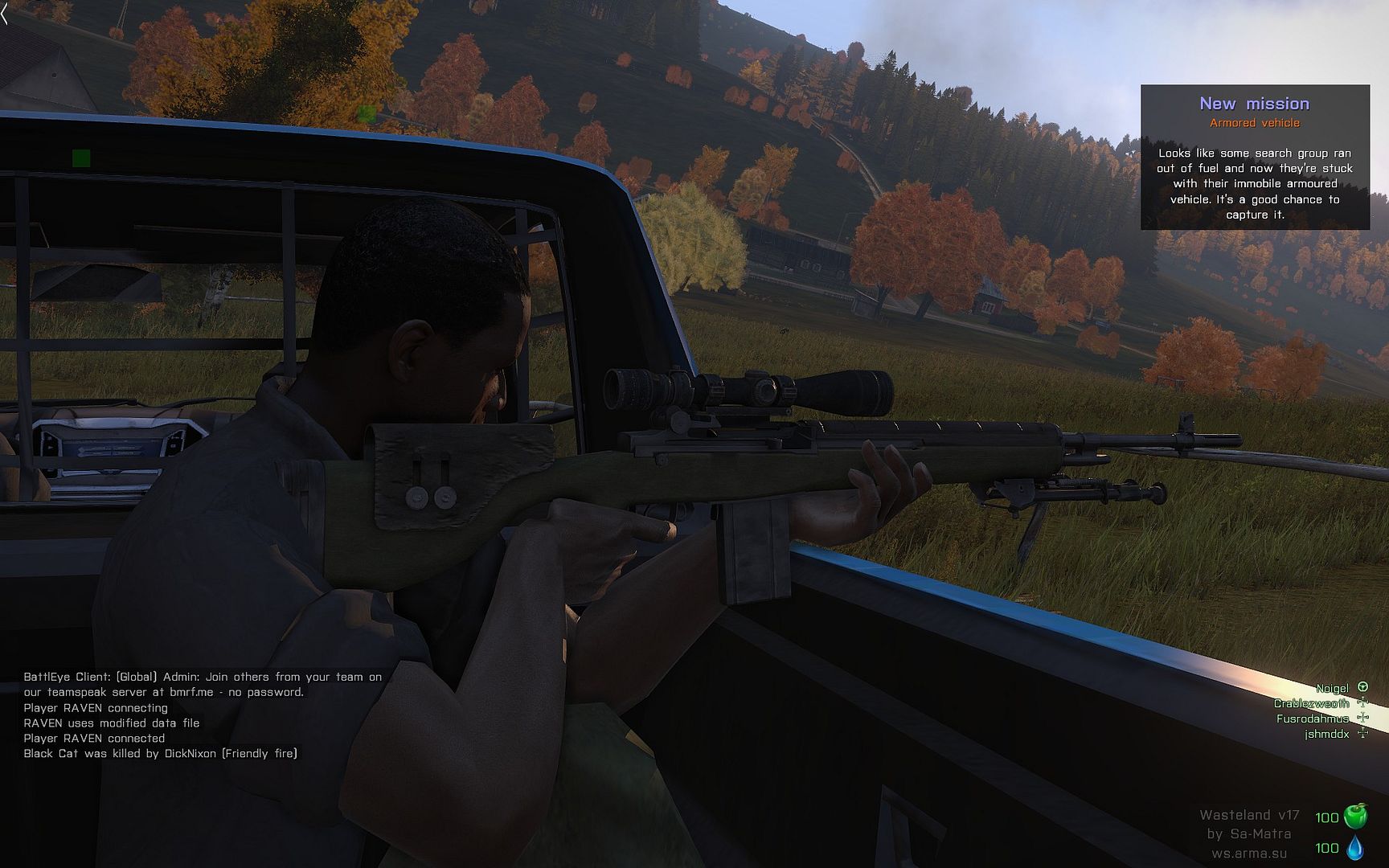Select player Noigel in the team list

1332,688
